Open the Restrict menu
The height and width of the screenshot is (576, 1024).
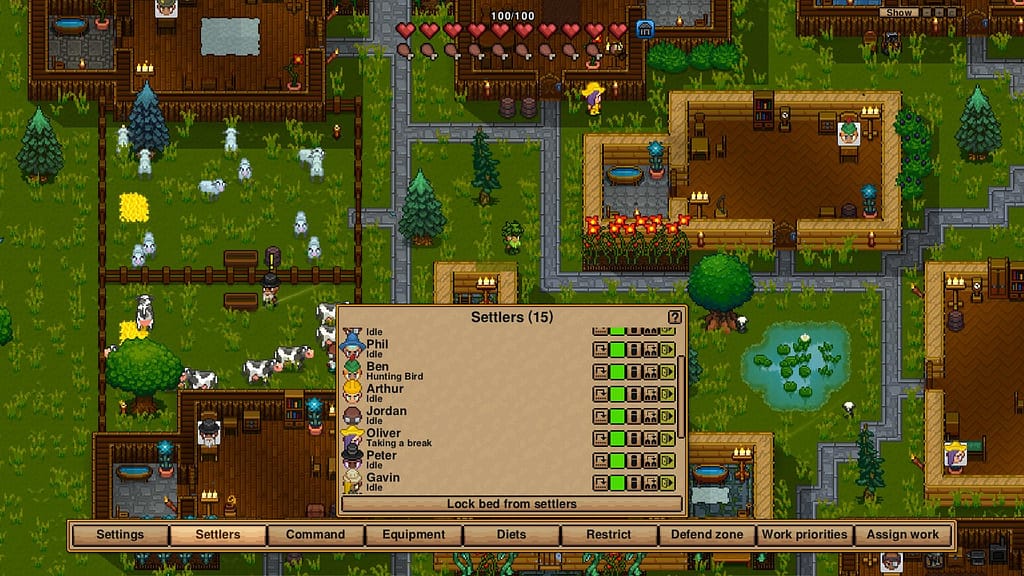(x=609, y=534)
